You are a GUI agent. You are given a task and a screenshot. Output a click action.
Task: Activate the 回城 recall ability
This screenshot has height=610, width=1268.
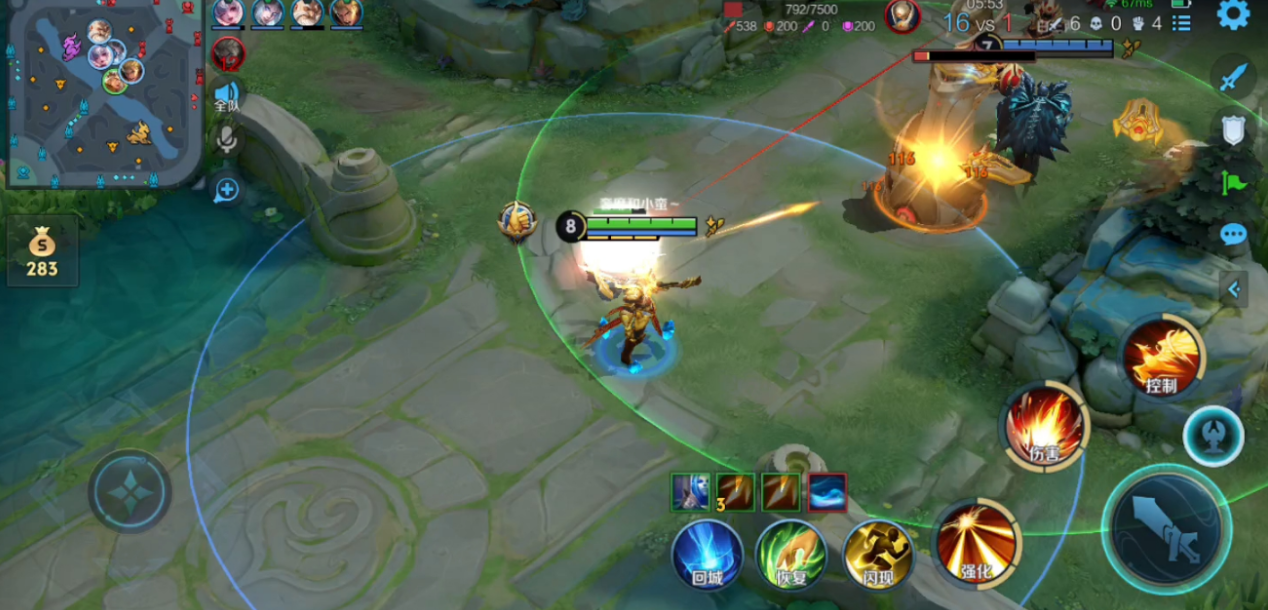pyautogui.click(x=707, y=553)
